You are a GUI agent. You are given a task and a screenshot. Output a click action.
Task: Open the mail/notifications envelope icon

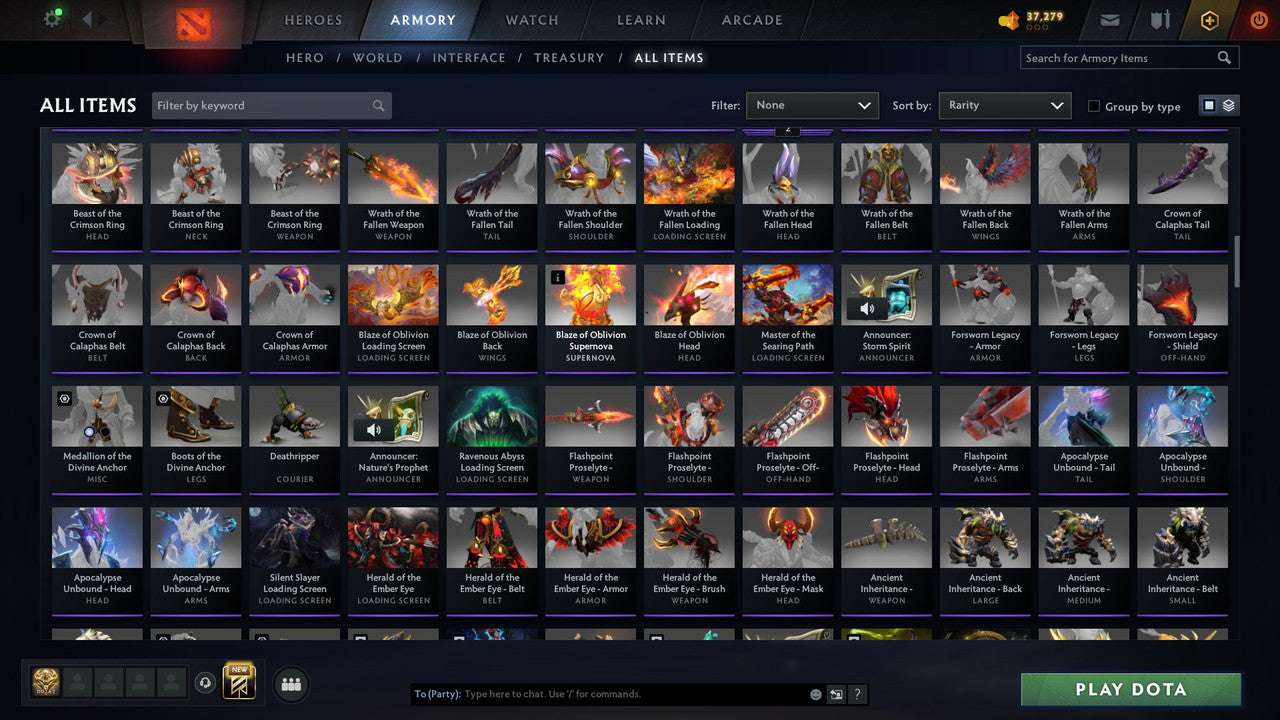pos(1110,18)
